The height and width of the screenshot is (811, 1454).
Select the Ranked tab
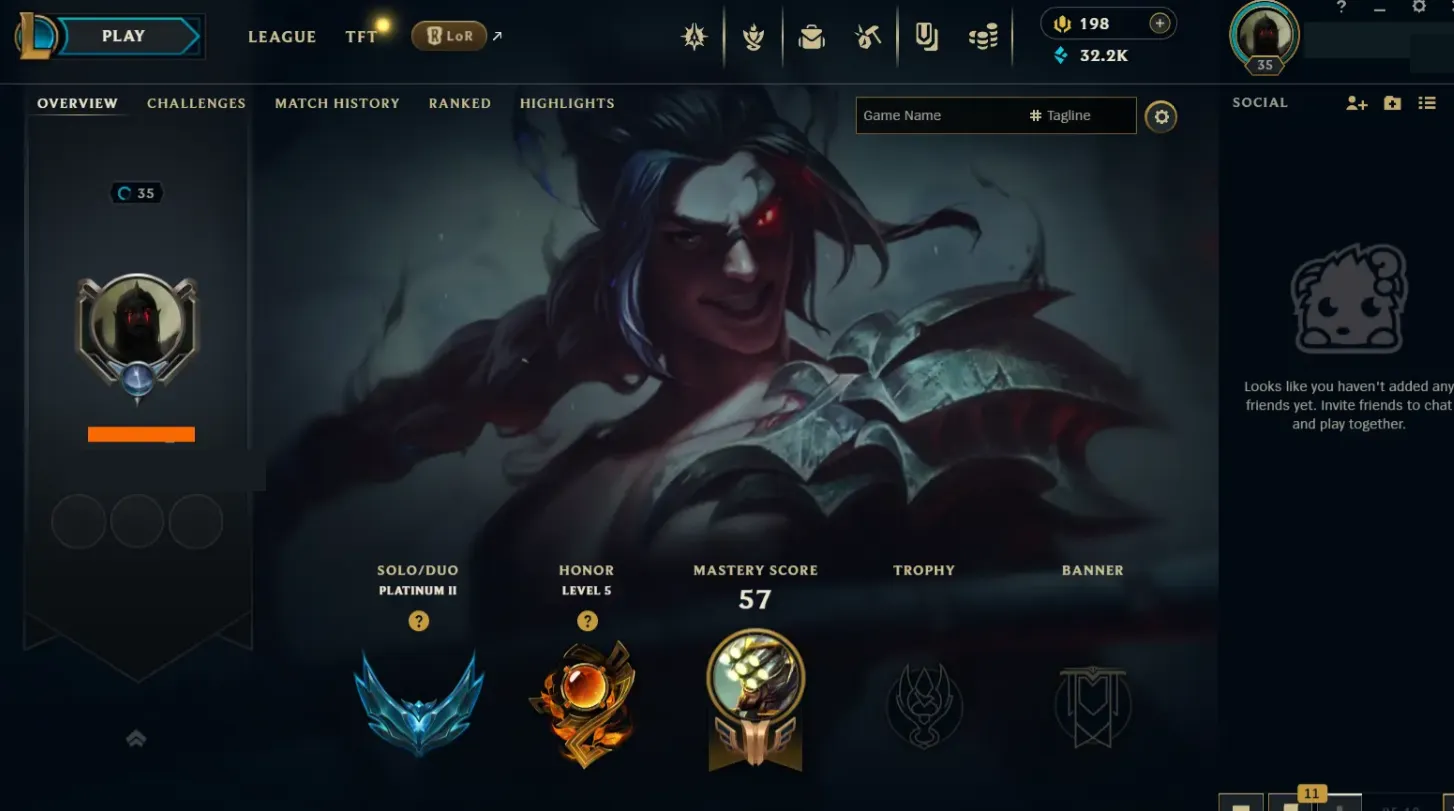[459, 103]
